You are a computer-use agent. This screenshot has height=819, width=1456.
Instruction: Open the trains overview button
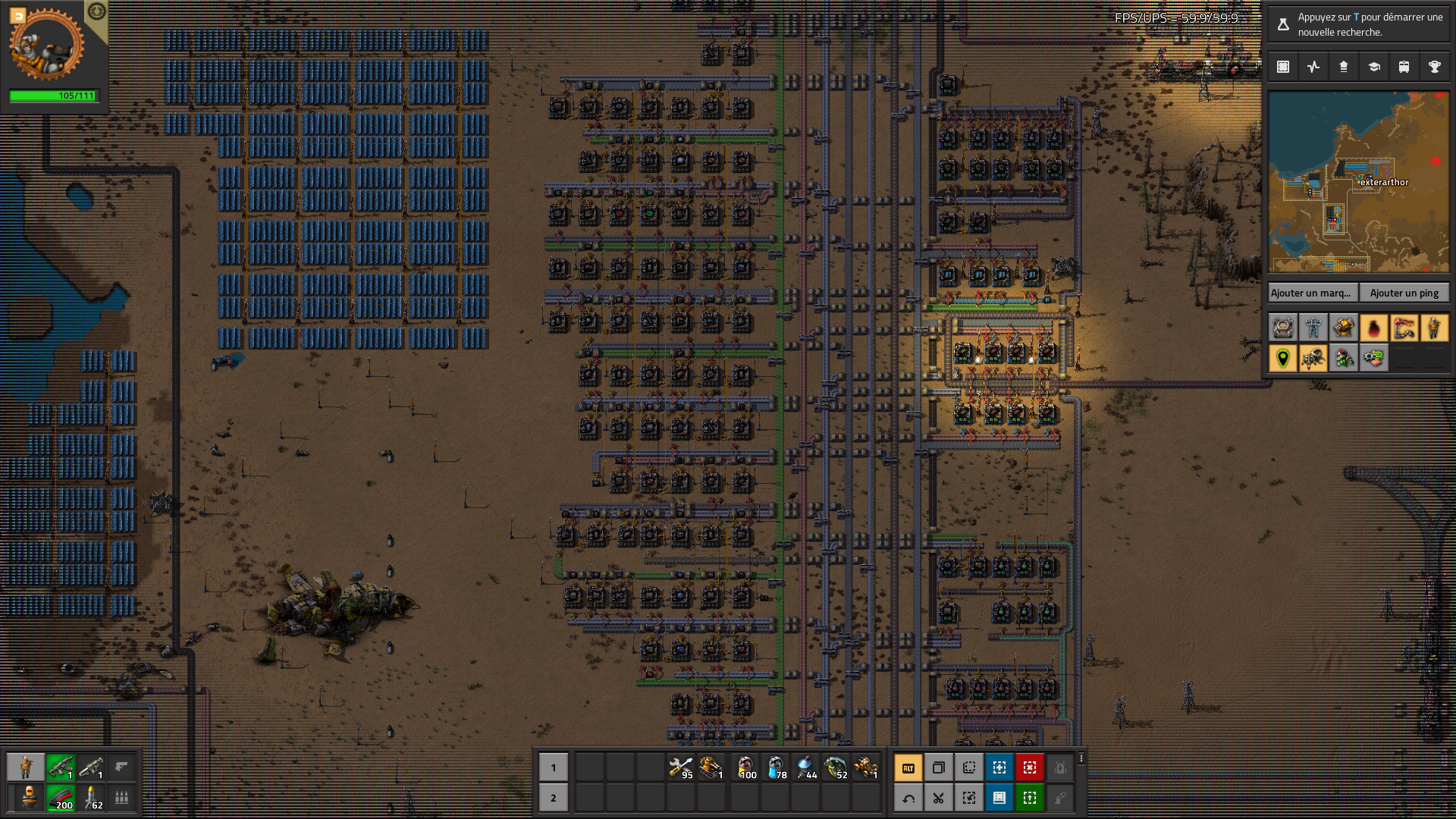[x=1404, y=67]
